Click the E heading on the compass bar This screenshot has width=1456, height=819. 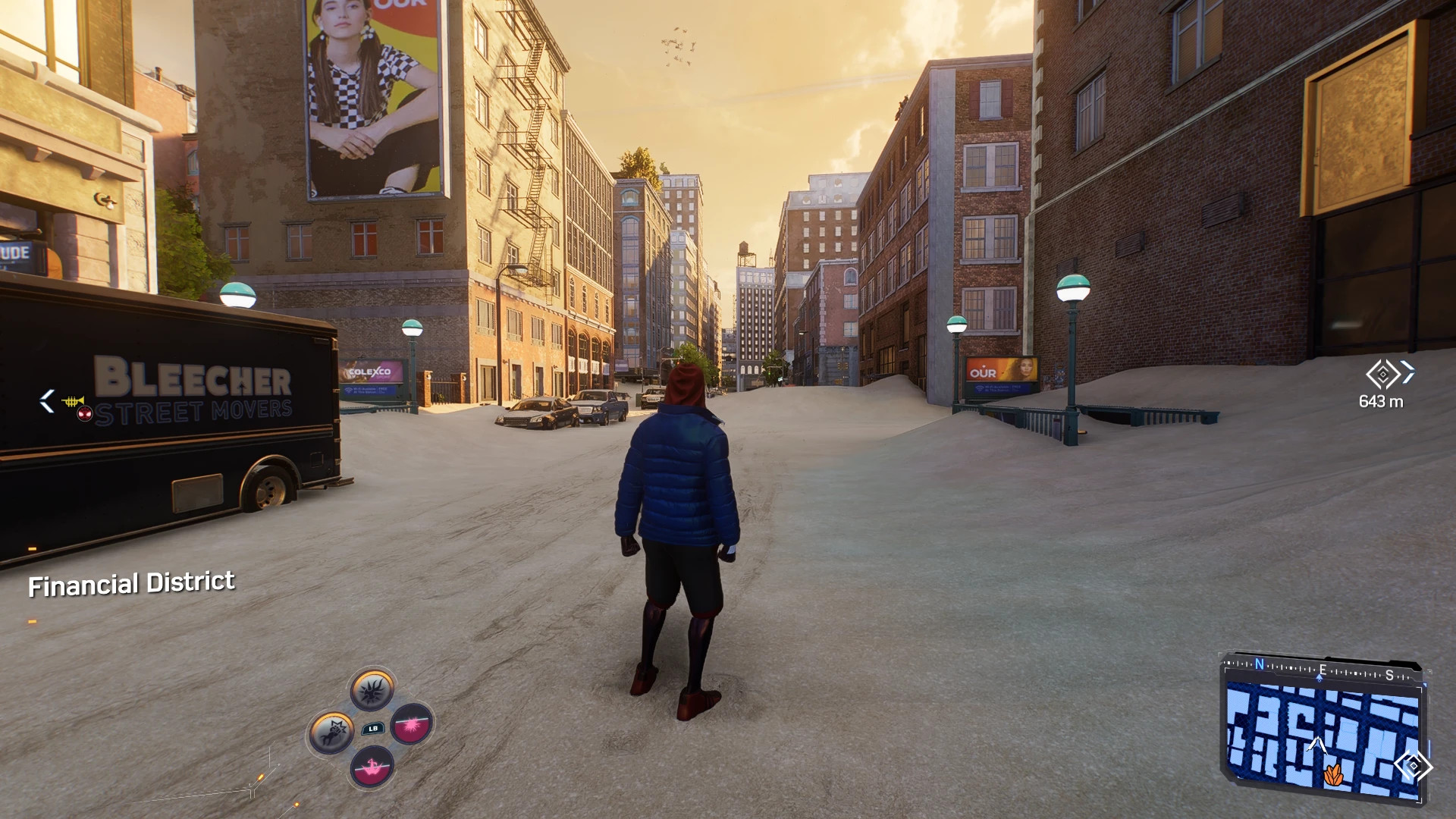[x=1323, y=670]
